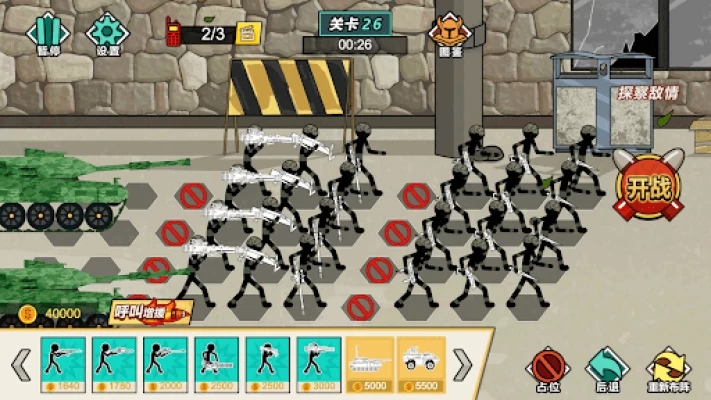Pause the game with the 暂停 button
711x400 pixels.
click(47, 33)
